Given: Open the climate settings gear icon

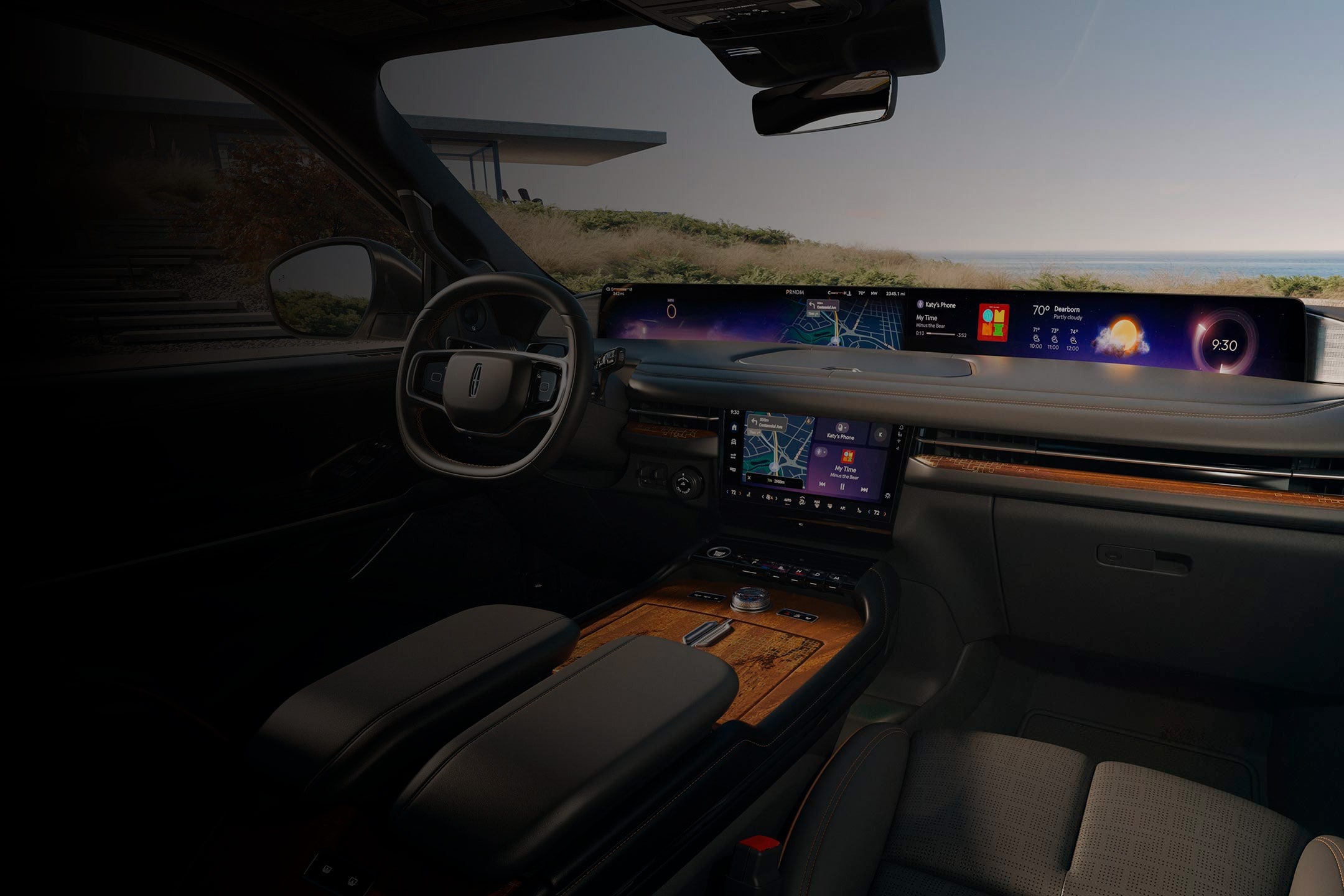Looking at the screenshot, I should tap(888, 495).
